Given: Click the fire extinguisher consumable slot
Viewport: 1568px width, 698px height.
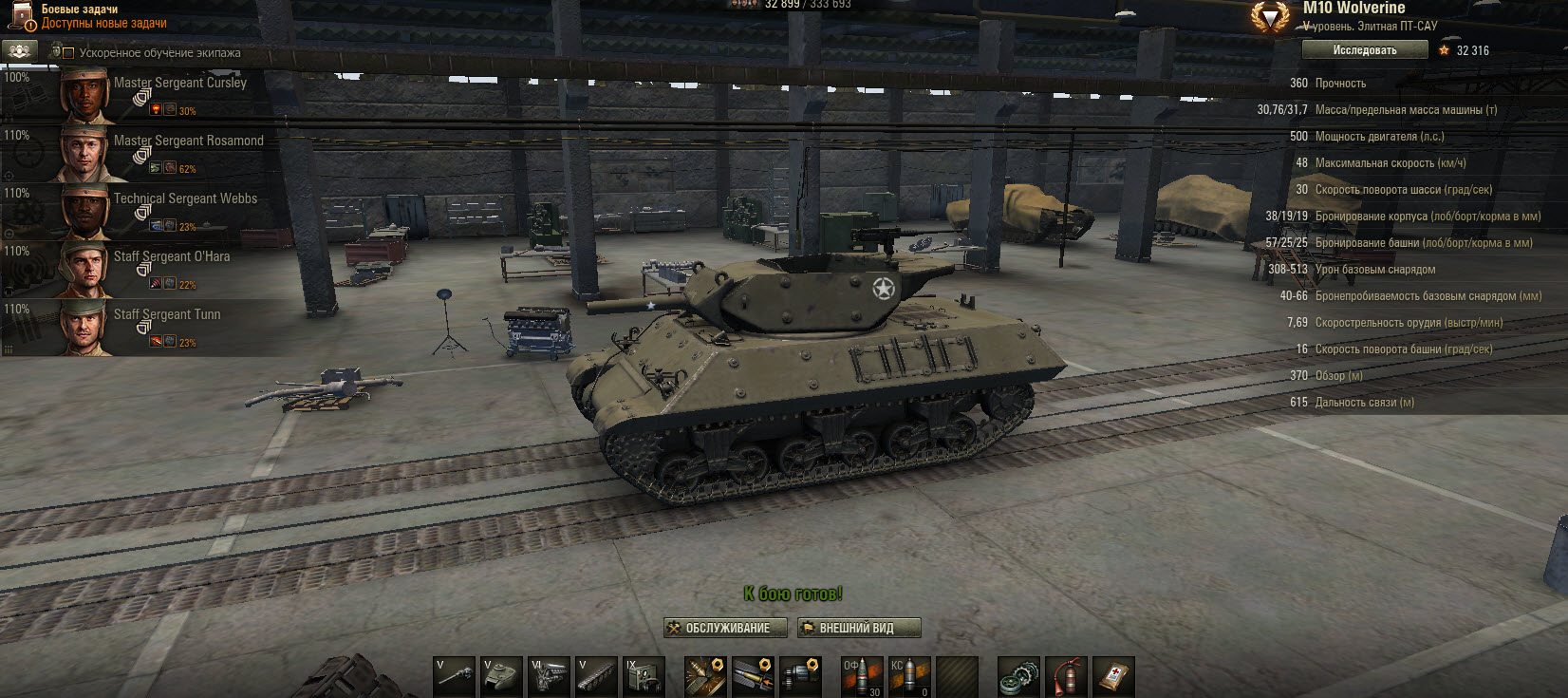Looking at the screenshot, I should tap(1066, 676).
